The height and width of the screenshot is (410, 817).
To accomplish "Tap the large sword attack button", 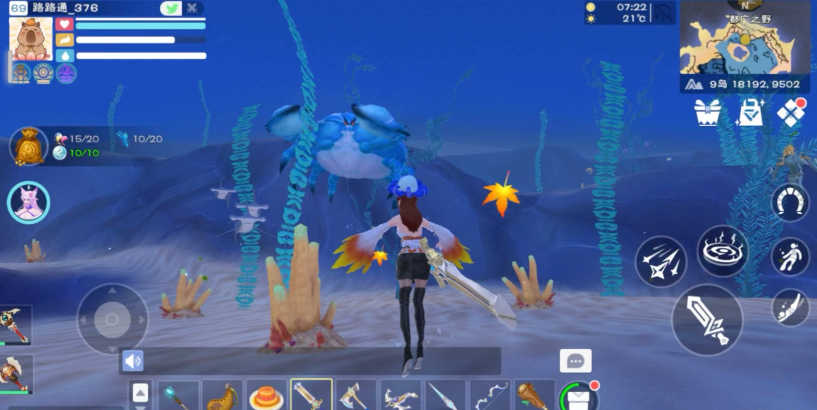I will point(707,320).
